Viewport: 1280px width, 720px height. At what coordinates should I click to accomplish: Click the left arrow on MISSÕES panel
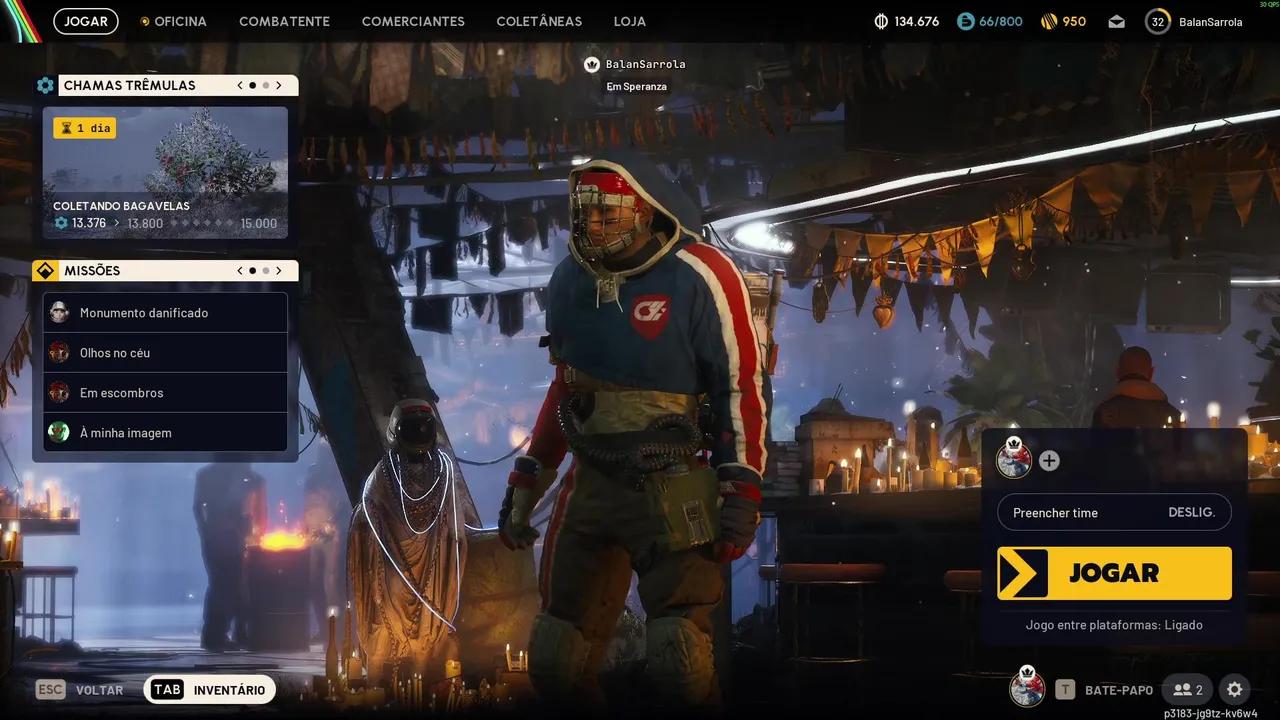tap(239, 270)
